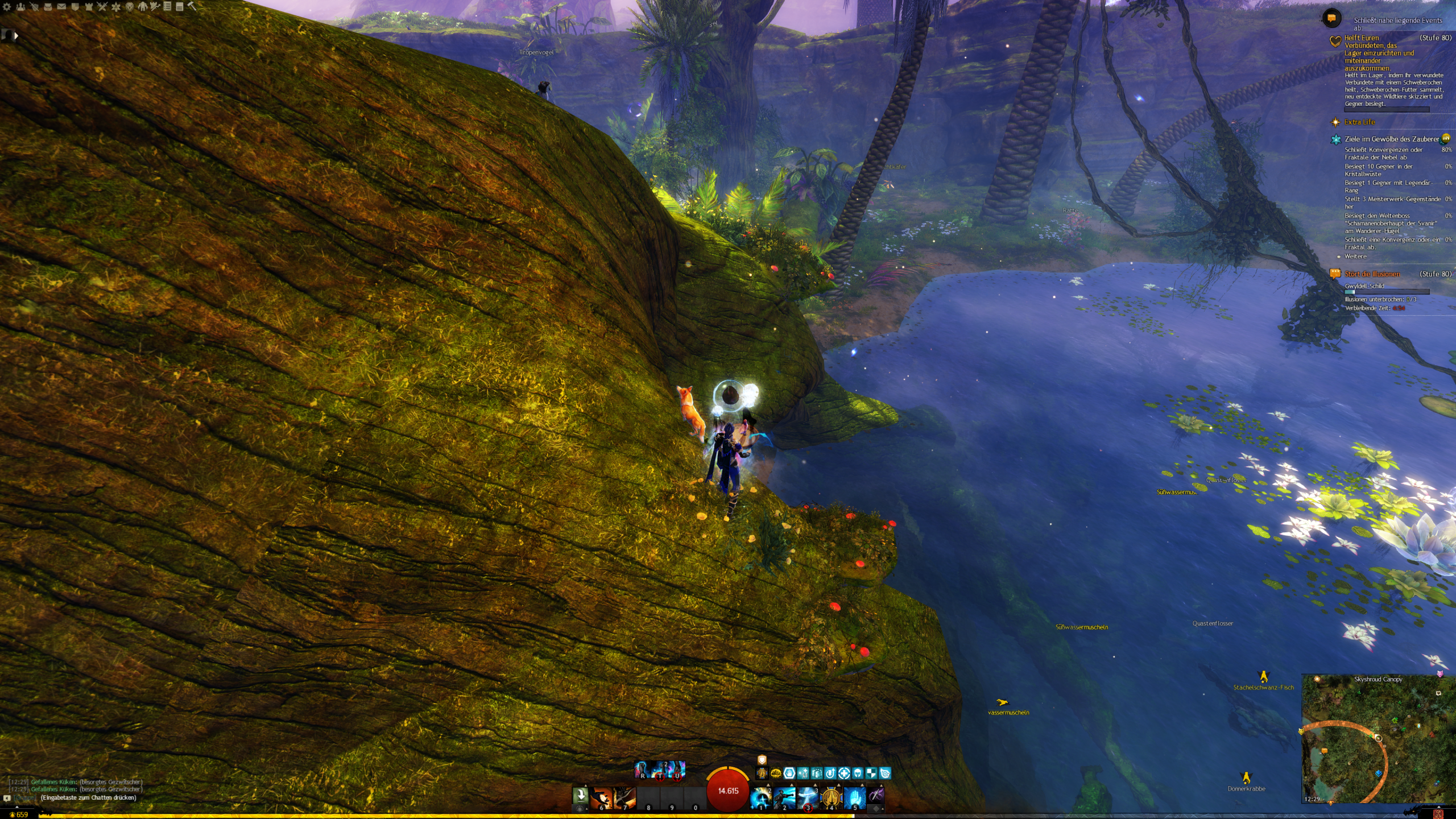Screen dimensions: 1456x819
Task: Open the hammer crafting icon in top bar
Action: point(192,7)
